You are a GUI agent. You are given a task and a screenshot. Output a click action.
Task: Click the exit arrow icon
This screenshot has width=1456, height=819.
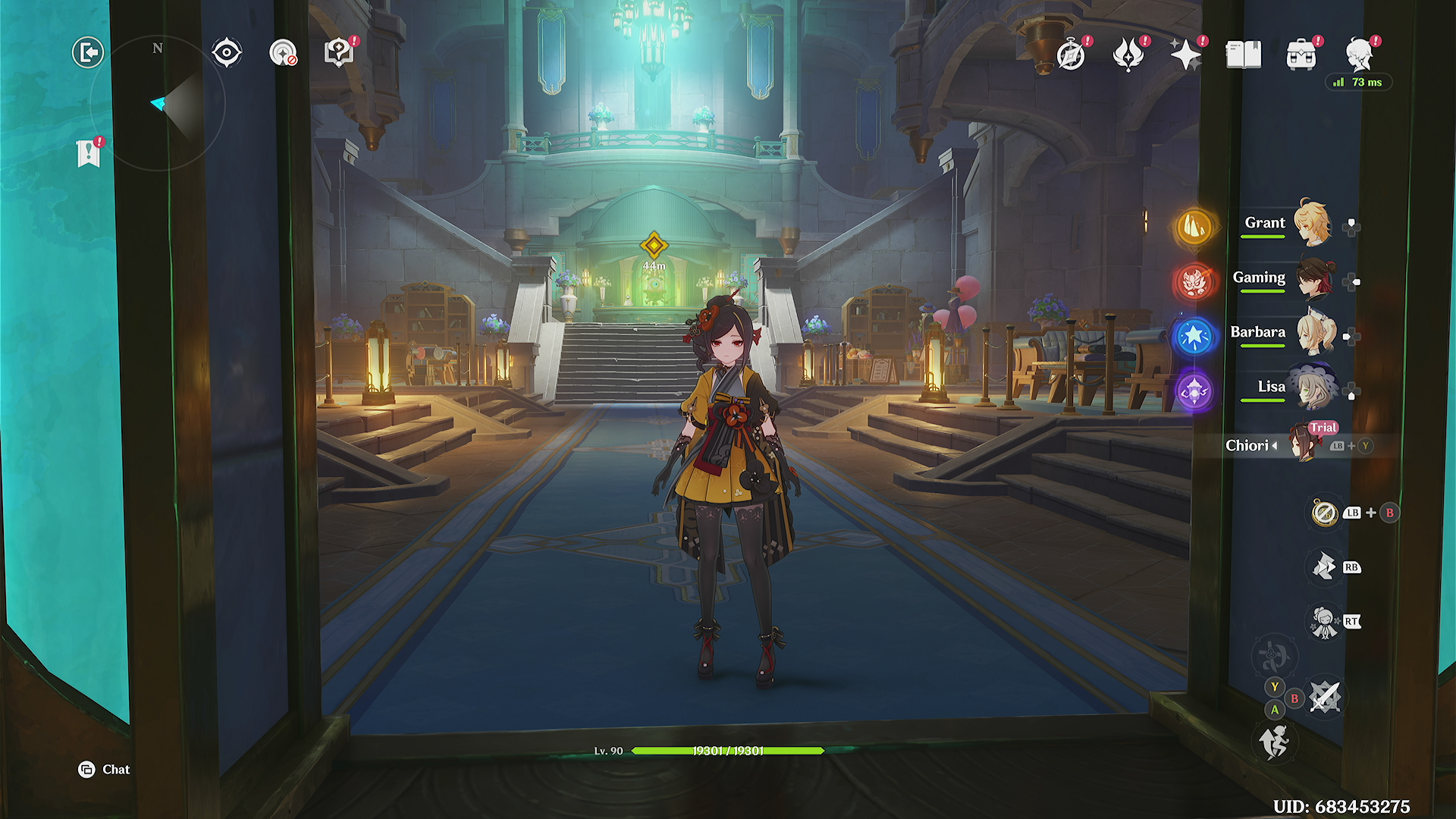[88, 53]
